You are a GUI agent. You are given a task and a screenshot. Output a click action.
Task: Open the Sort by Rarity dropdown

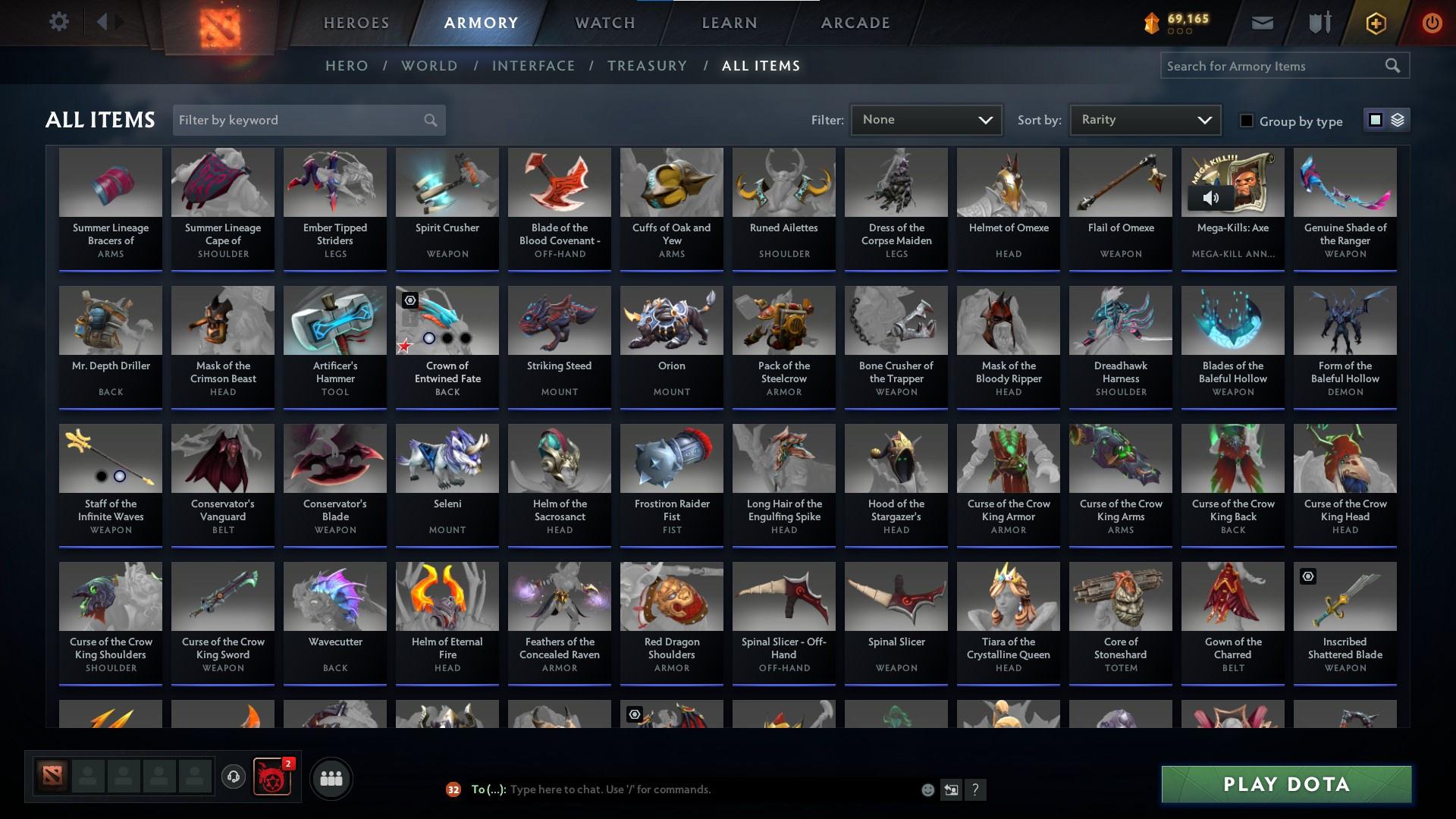click(x=1144, y=119)
